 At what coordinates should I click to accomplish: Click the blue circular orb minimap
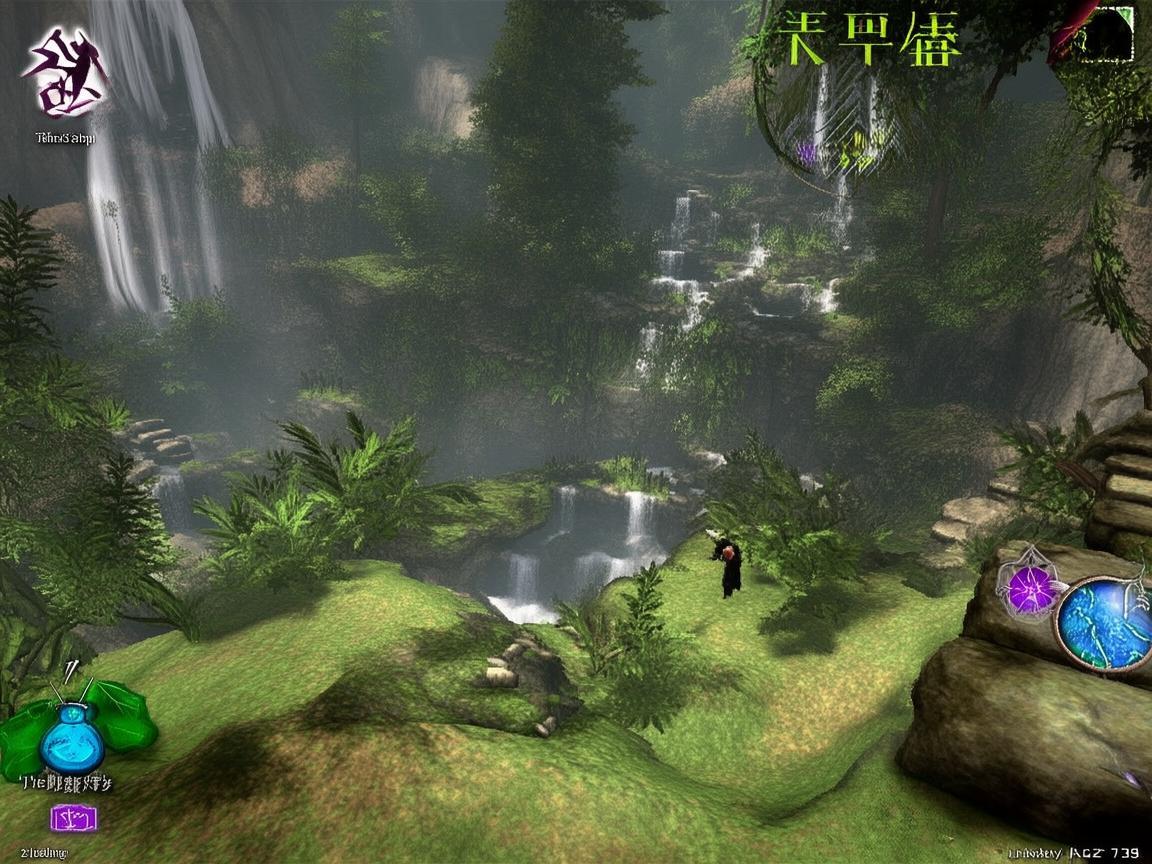pyautogui.click(x=1104, y=623)
